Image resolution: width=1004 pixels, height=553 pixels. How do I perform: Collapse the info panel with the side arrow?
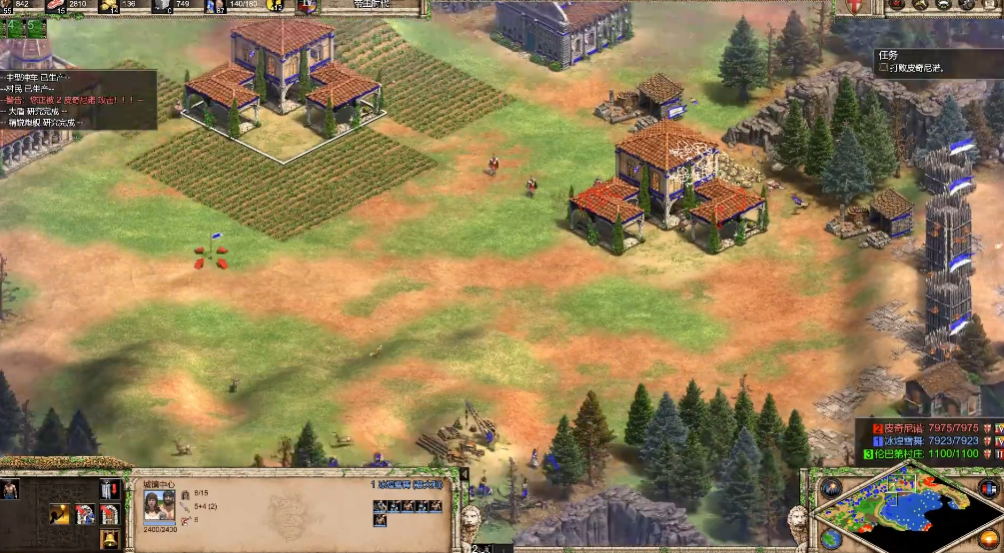463,475
